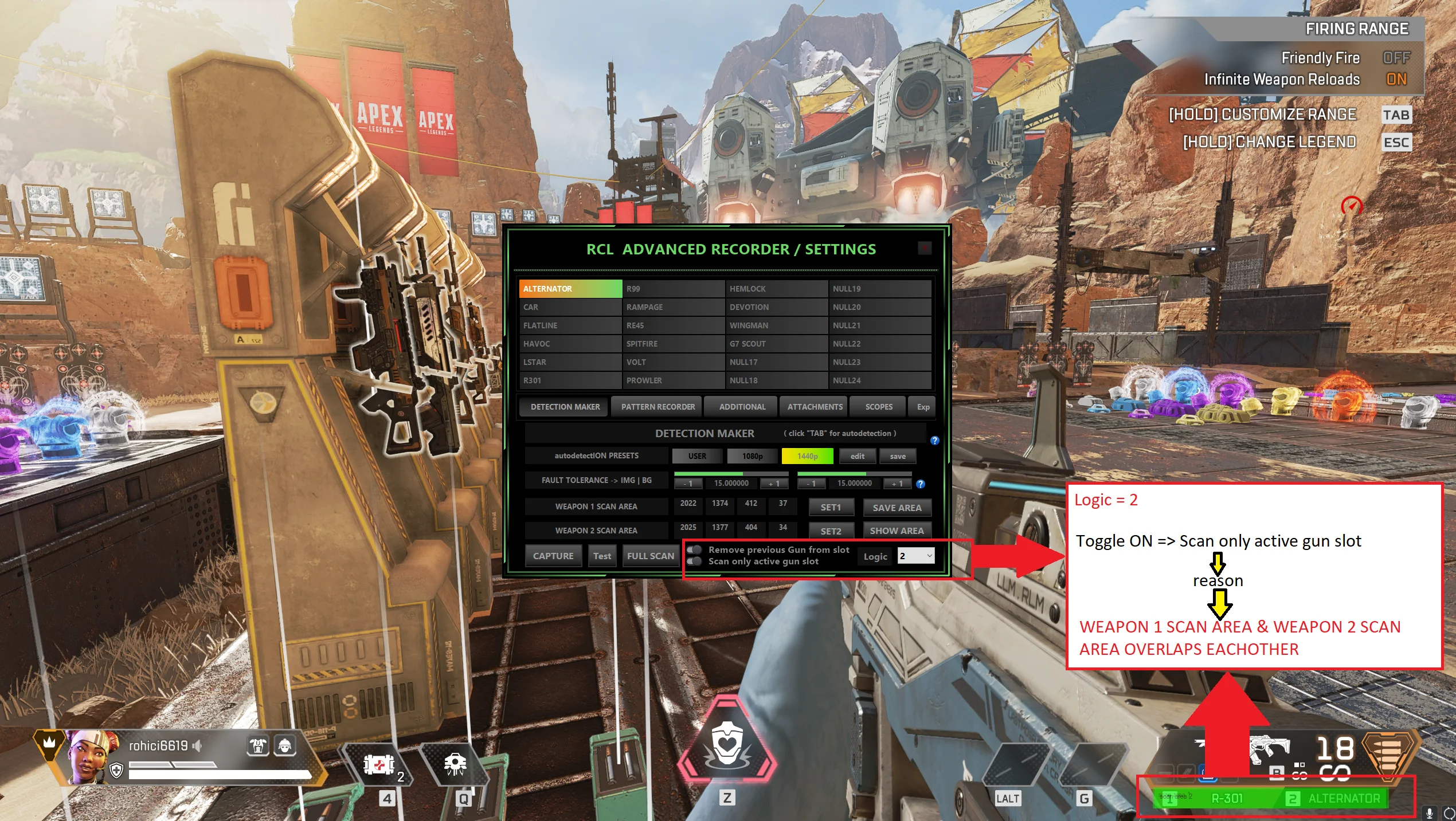1456x821 pixels.
Task: Choose FLATLINE from the weapon list
Action: pos(570,325)
